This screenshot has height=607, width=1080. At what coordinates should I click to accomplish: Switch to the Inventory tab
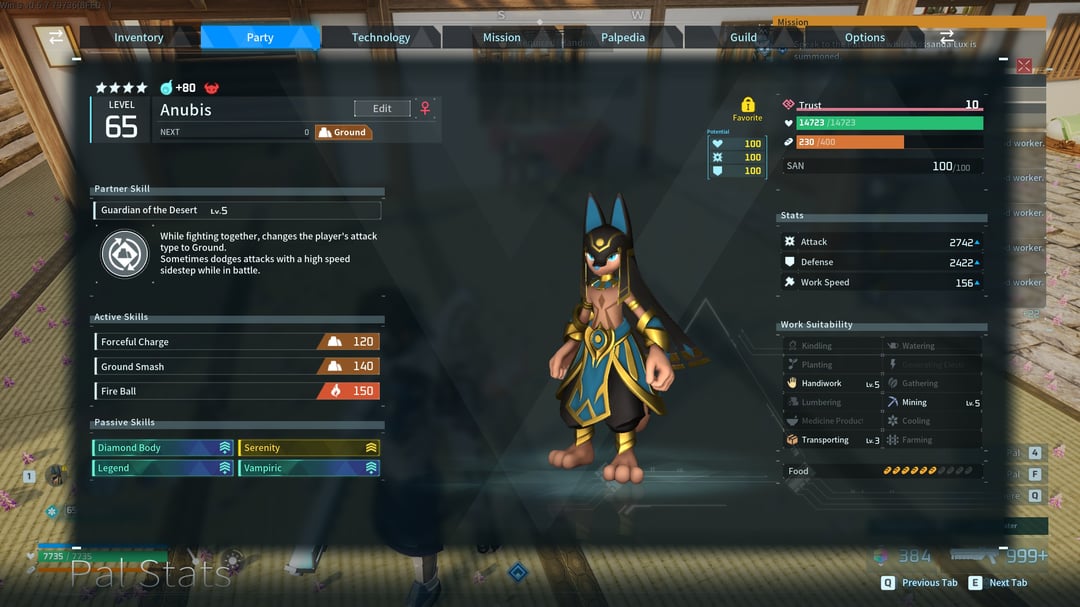tap(138, 38)
